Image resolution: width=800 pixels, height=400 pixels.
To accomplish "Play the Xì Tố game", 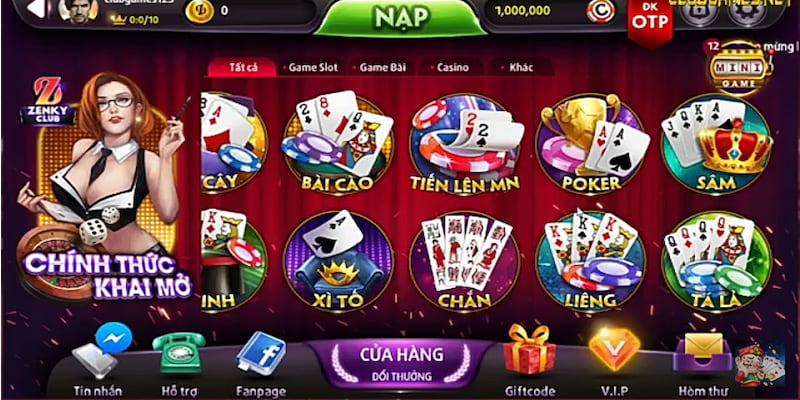I will point(337,262).
